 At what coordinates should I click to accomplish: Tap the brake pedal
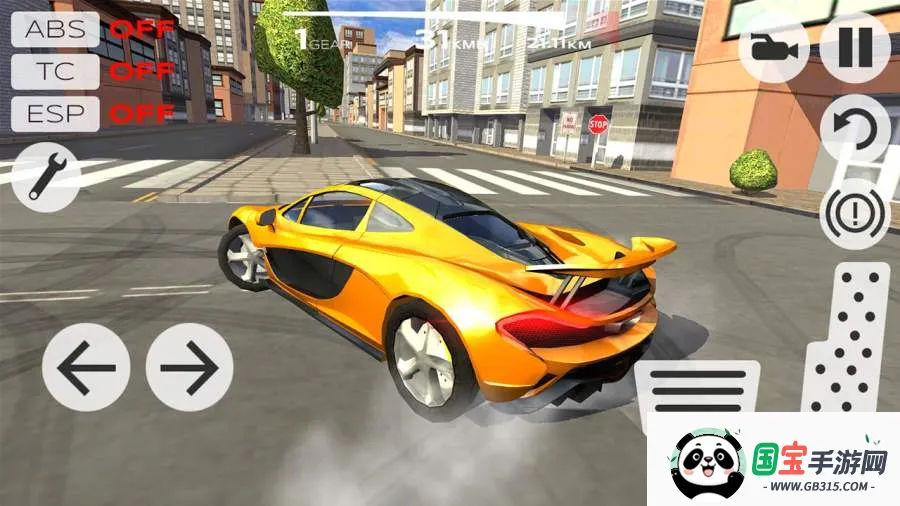click(698, 388)
